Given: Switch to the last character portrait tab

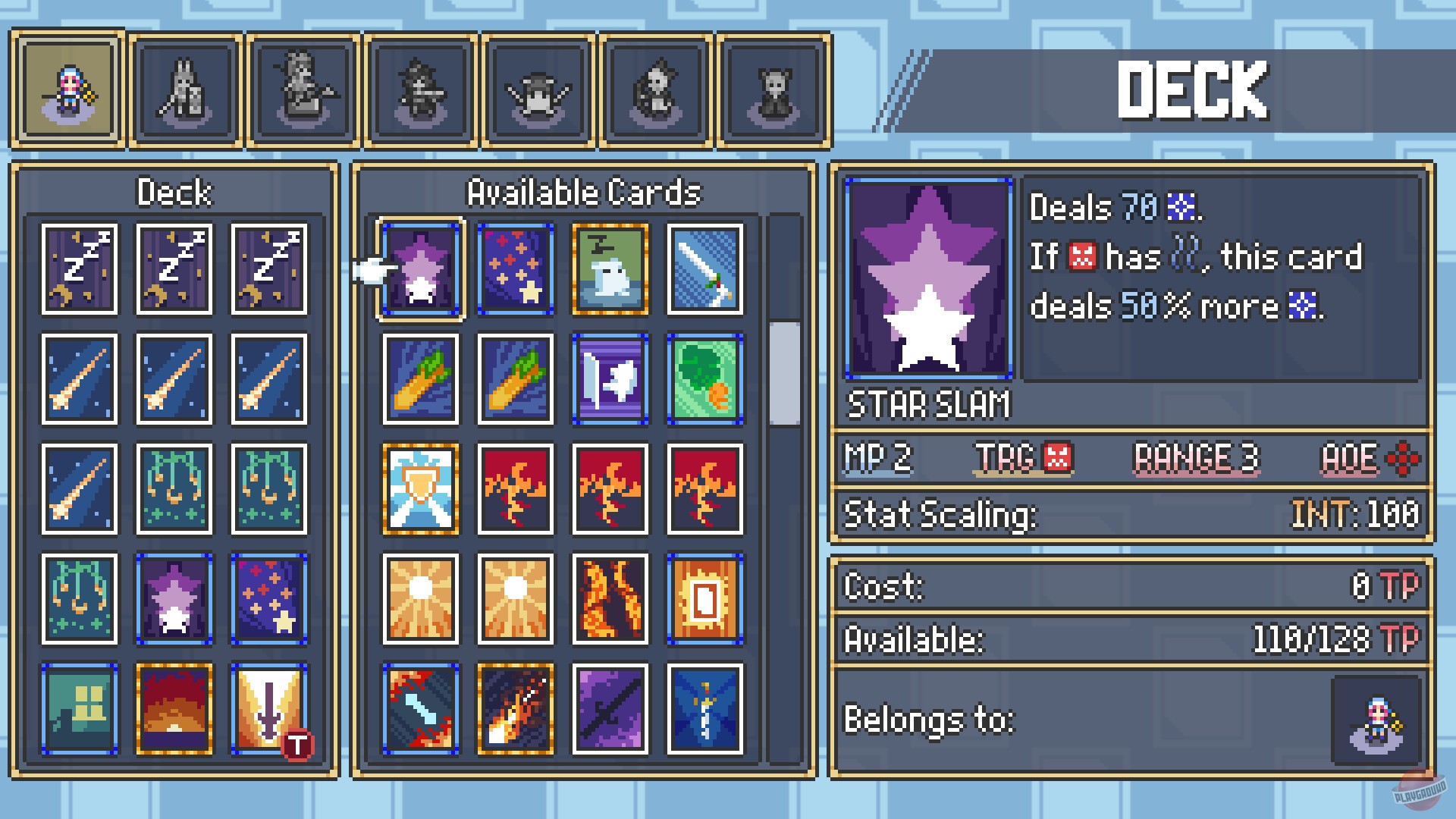Looking at the screenshot, I should click(x=773, y=89).
